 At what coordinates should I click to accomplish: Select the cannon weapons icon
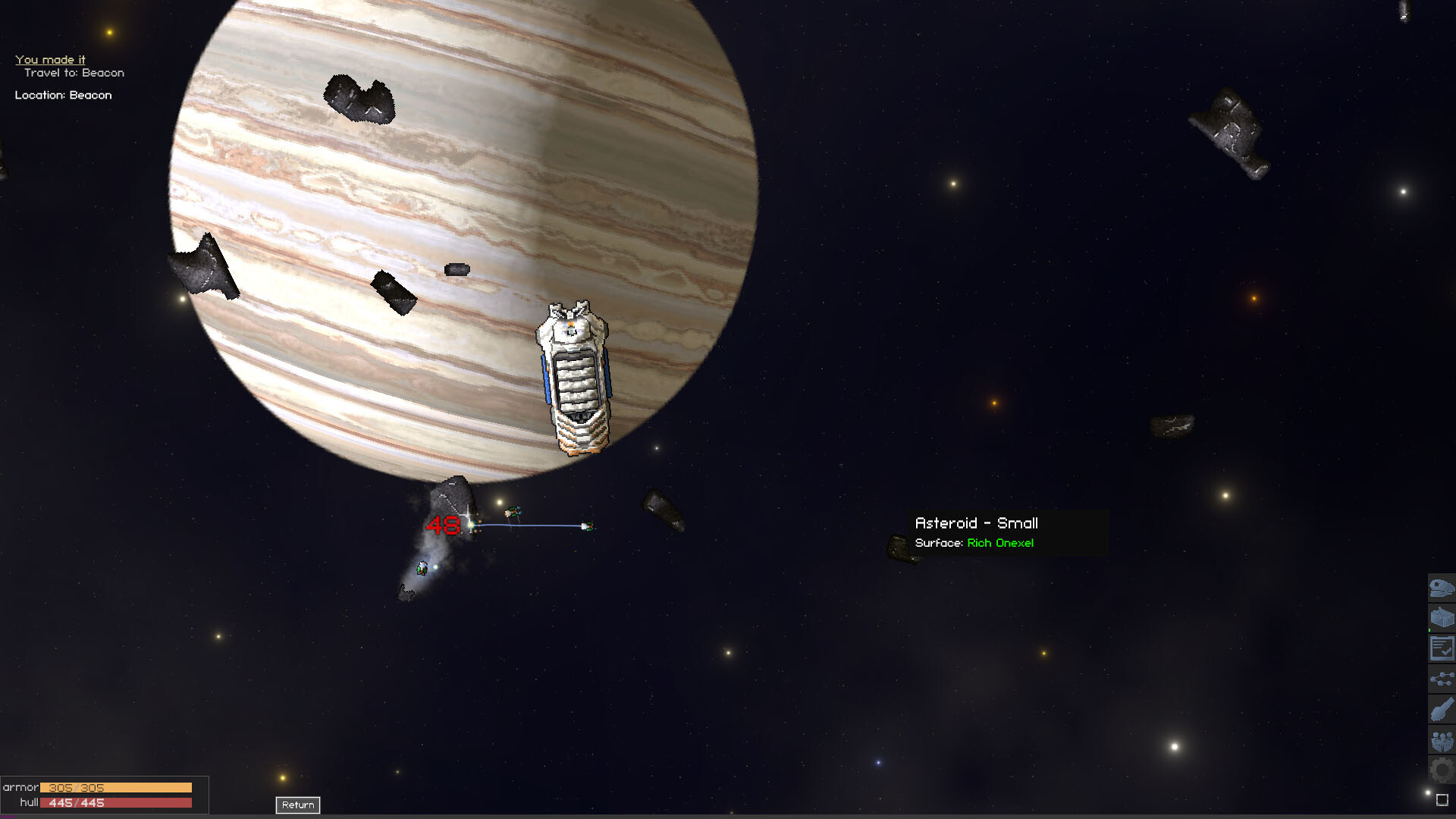click(1441, 710)
